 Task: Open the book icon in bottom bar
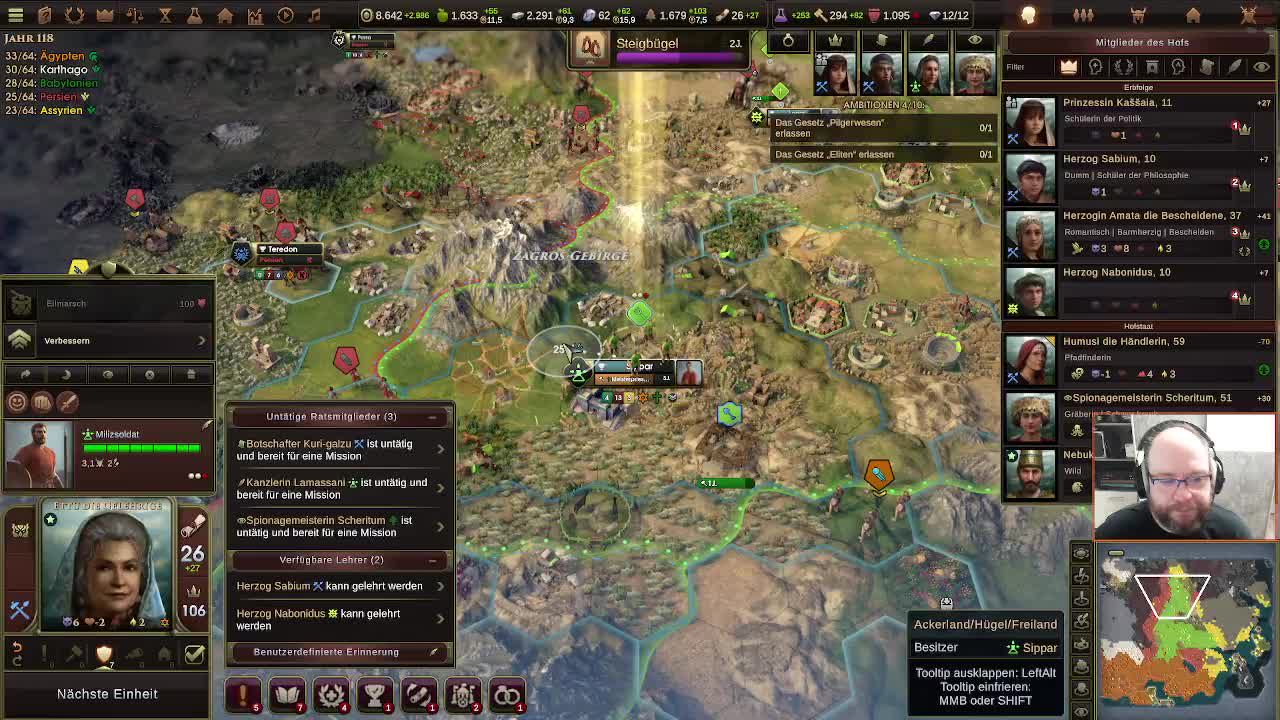coord(287,694)
